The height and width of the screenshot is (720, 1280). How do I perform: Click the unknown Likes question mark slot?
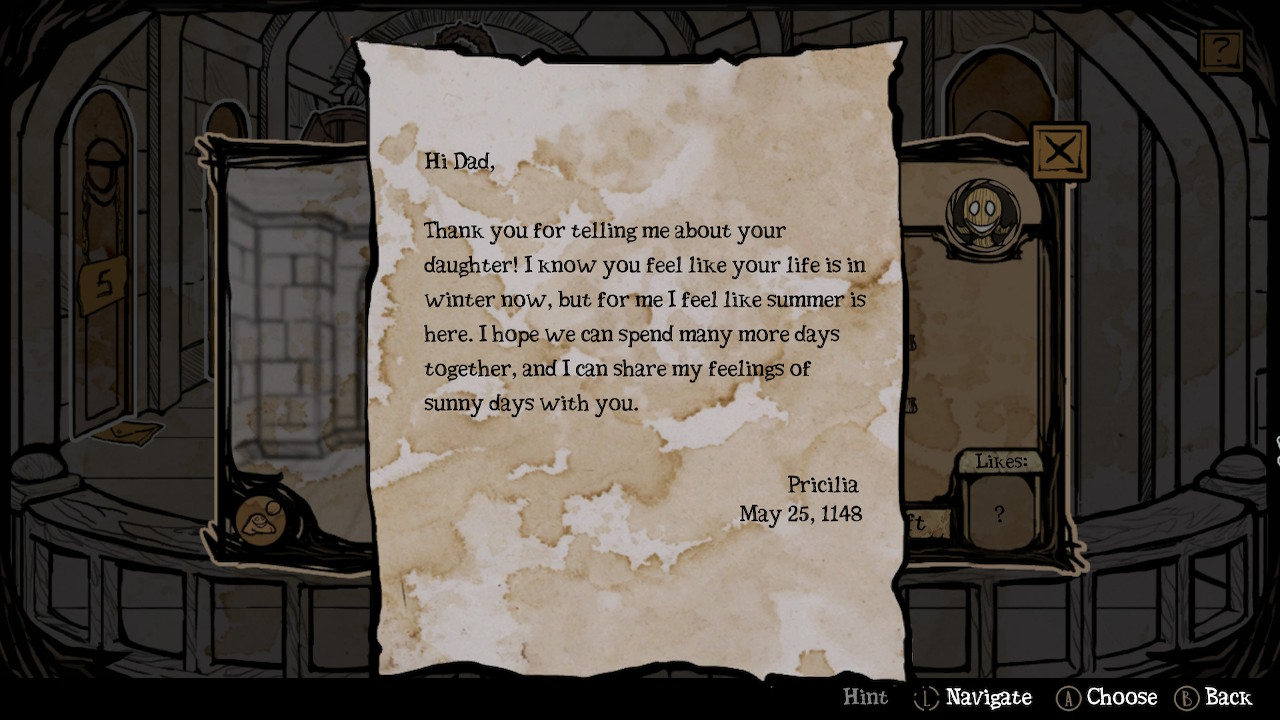pyautogui.click(x=998, y=514)
